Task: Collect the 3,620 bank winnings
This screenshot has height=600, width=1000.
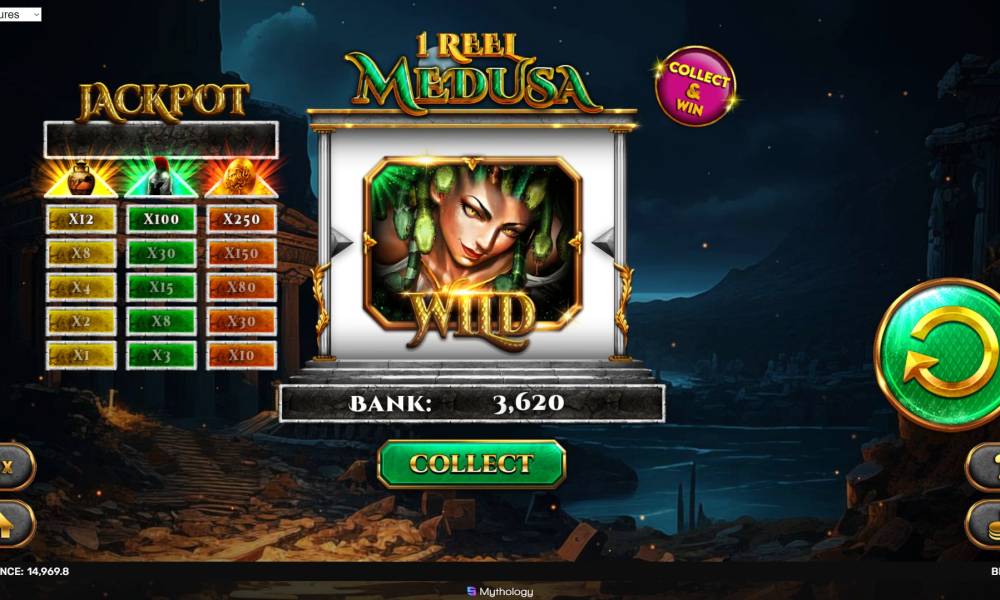Action: click(471, 464)
